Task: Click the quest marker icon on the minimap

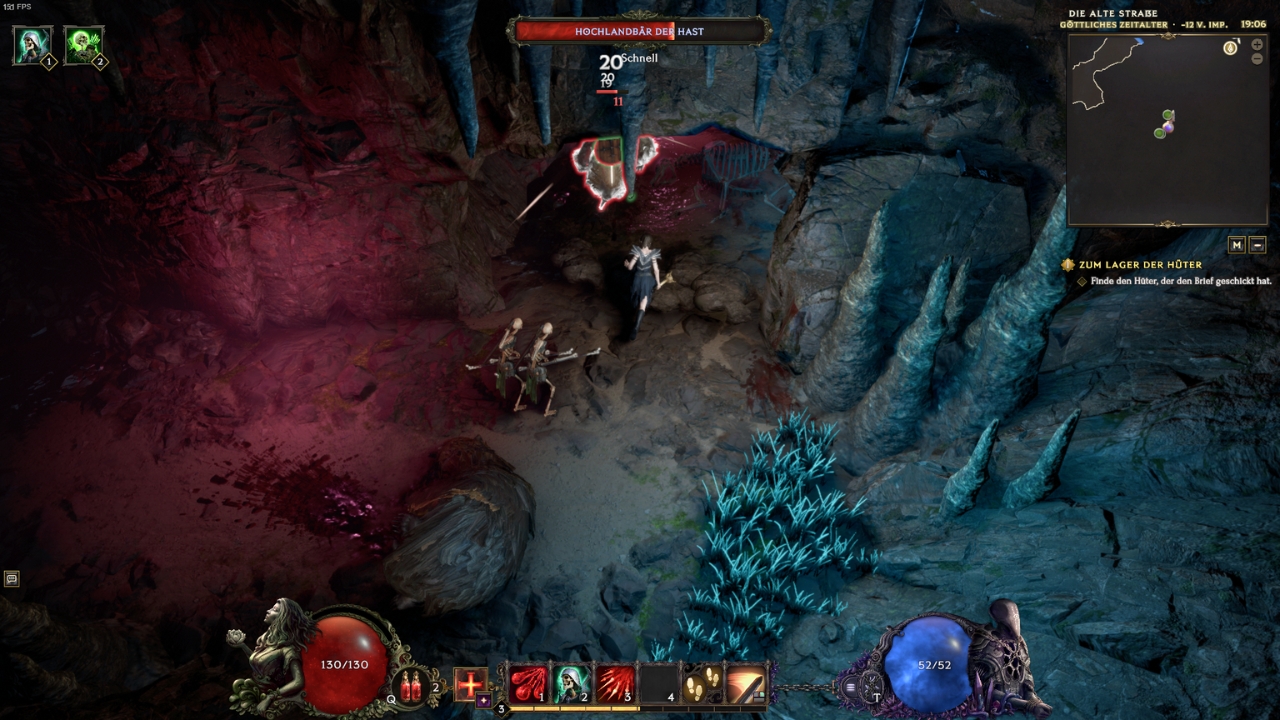Action: click(1230, 48)
